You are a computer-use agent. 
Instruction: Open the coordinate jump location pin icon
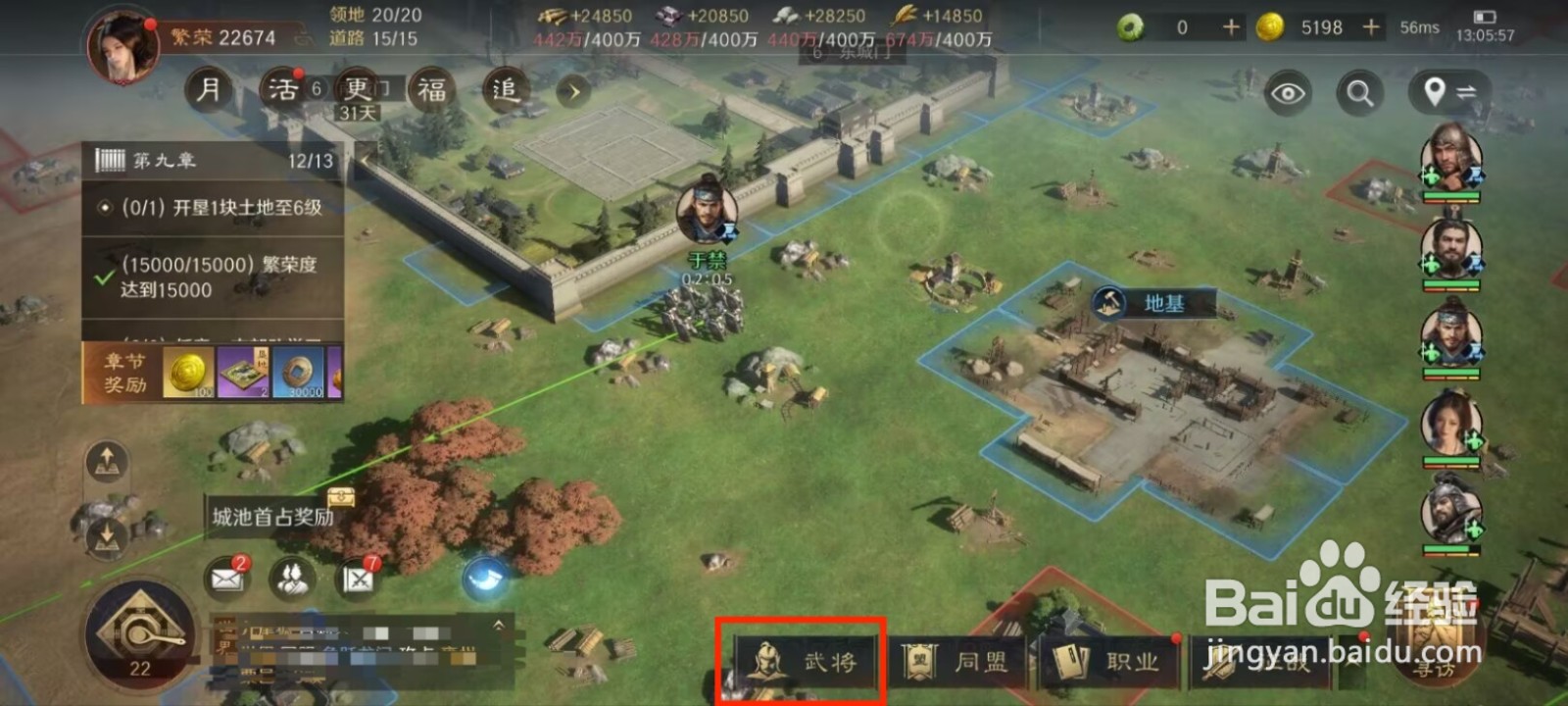tap(1434, 93)
